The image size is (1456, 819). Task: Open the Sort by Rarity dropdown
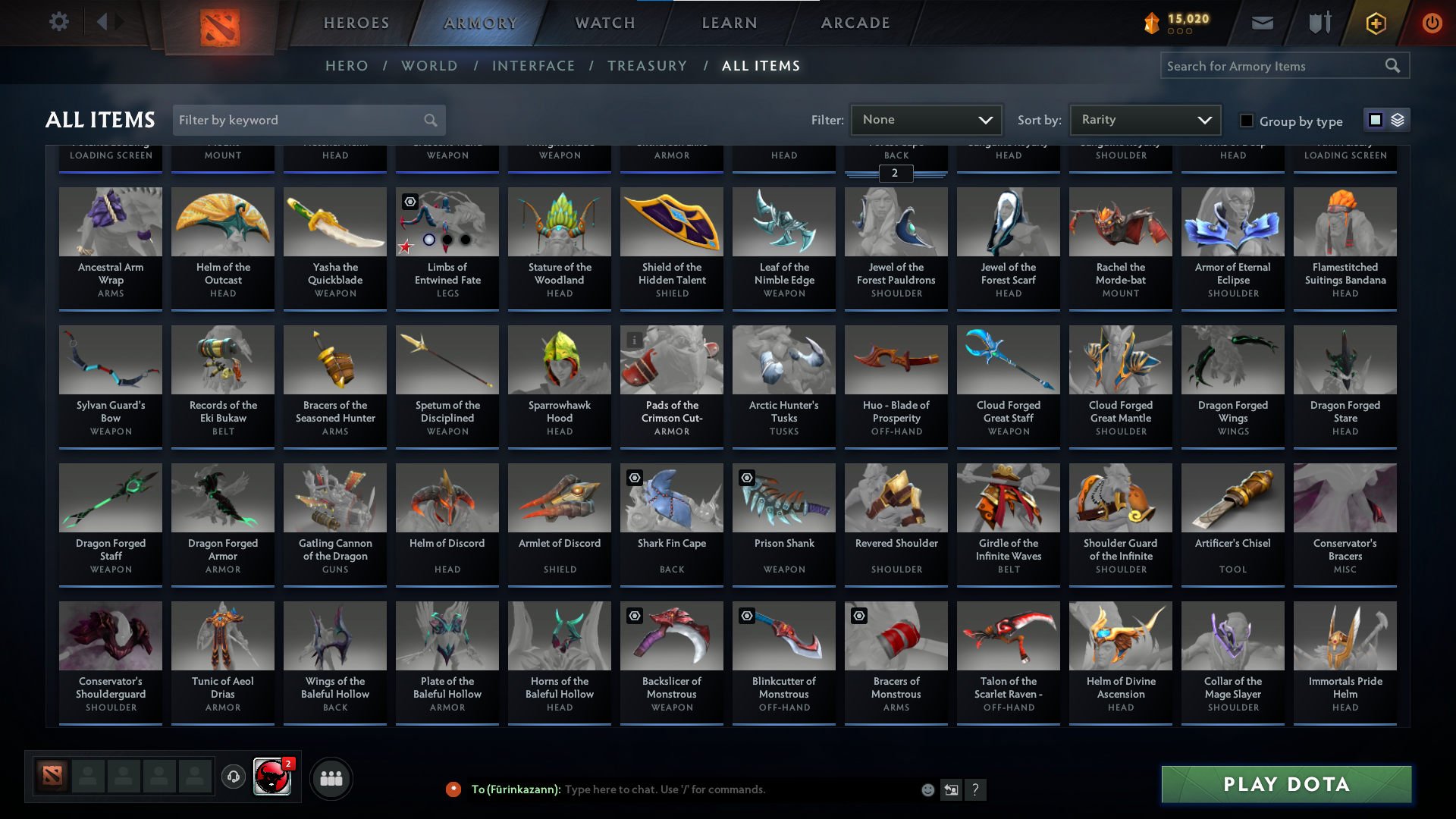coord(1144,119)
